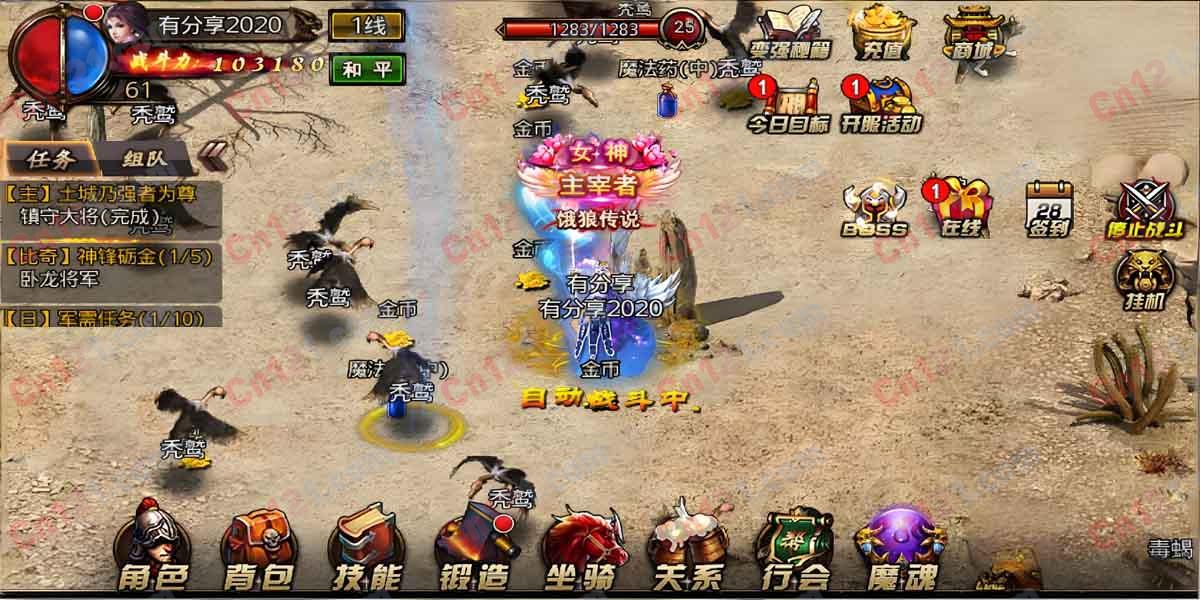Open the 充值 recharge shop

pos(884,32)
